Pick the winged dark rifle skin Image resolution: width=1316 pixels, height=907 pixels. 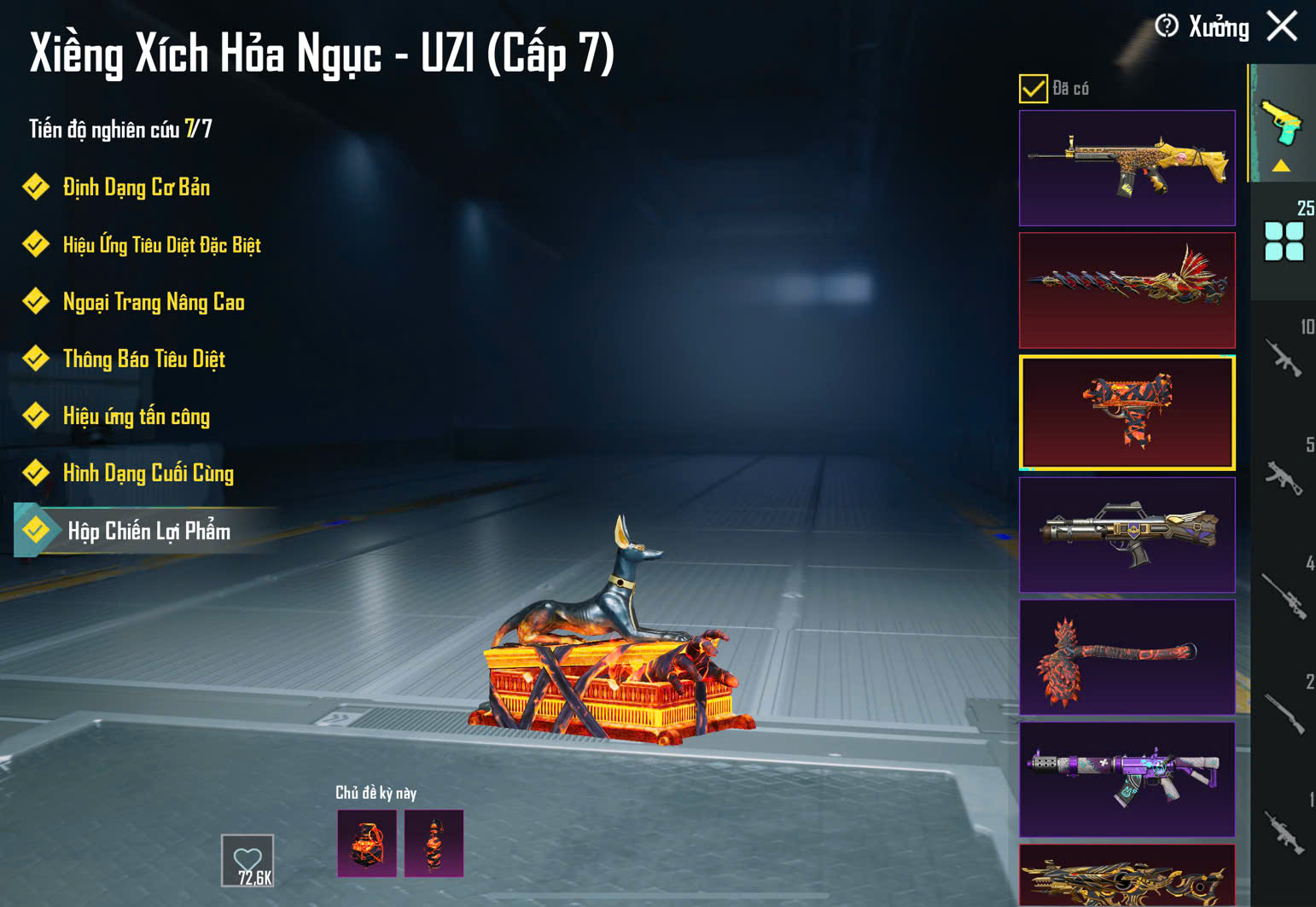(1127, 535)
